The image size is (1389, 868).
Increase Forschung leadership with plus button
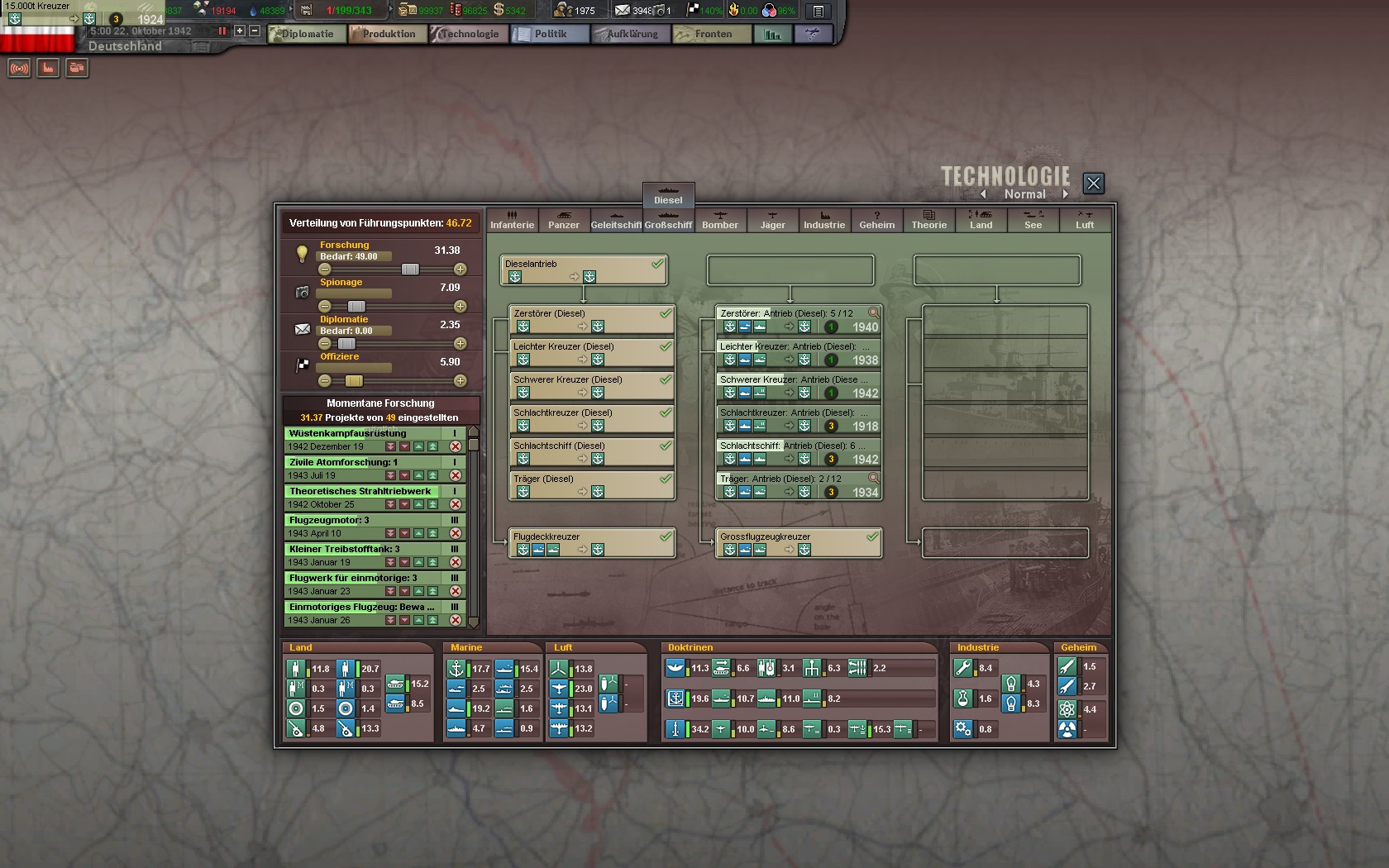[461, 269]
